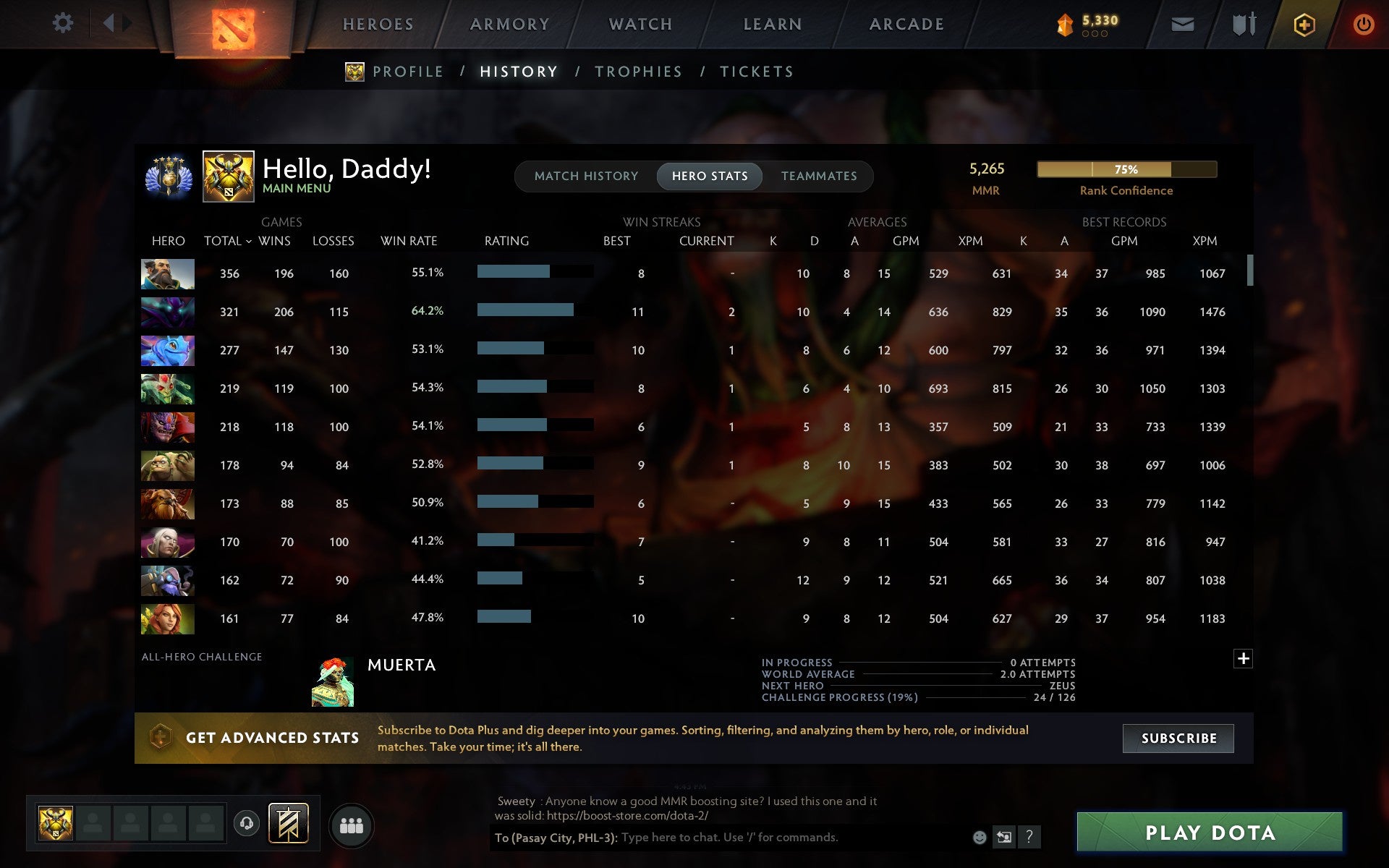Switch to the Hero Stats toggle
Viewport: 1389px width, 868px height.
(710, 176)
